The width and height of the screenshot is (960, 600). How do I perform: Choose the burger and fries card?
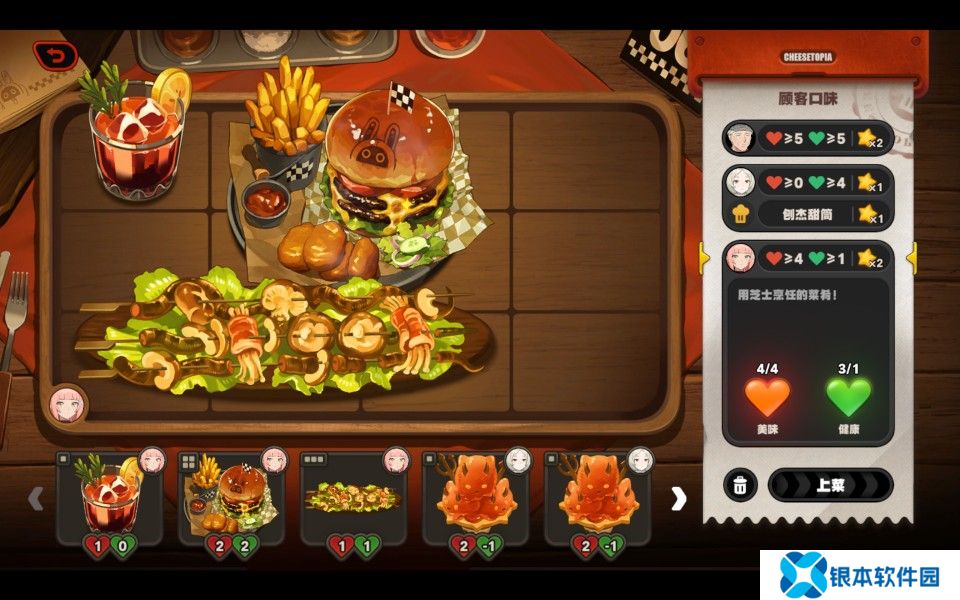(x=231, y=498)
